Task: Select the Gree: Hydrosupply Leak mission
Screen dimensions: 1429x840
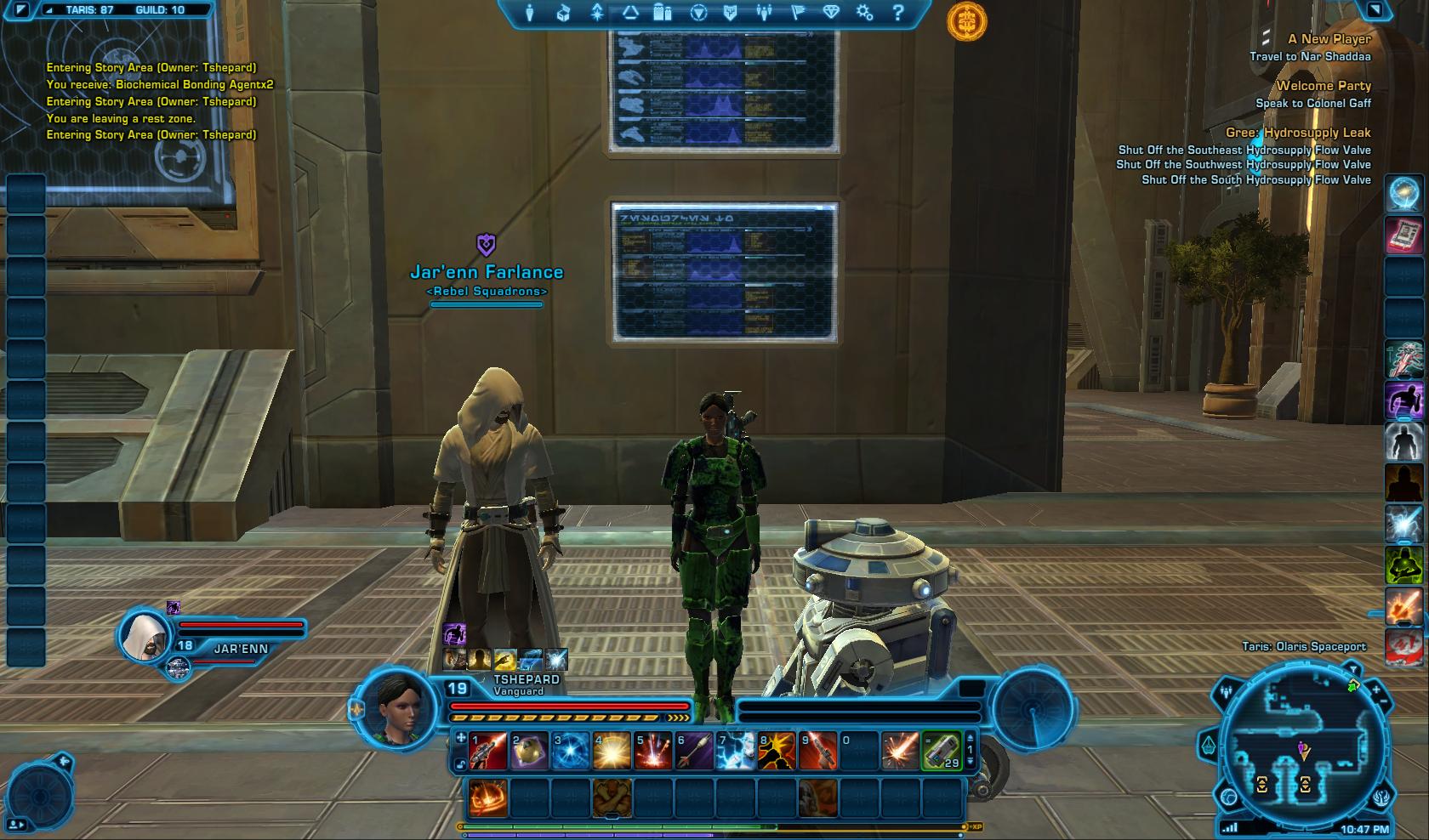Action: 1297,133
